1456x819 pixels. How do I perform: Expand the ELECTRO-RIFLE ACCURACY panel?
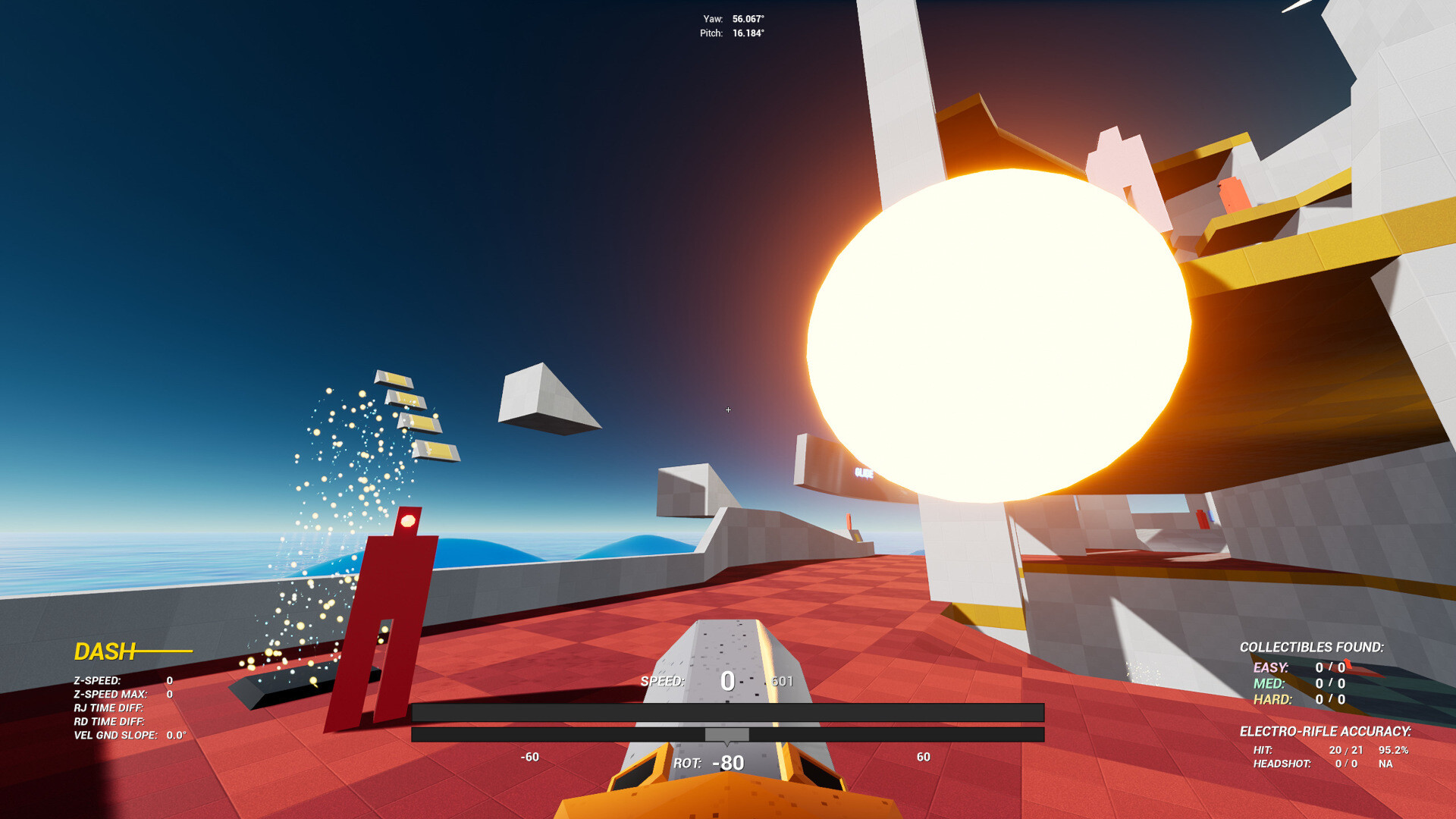point(1325,732)
